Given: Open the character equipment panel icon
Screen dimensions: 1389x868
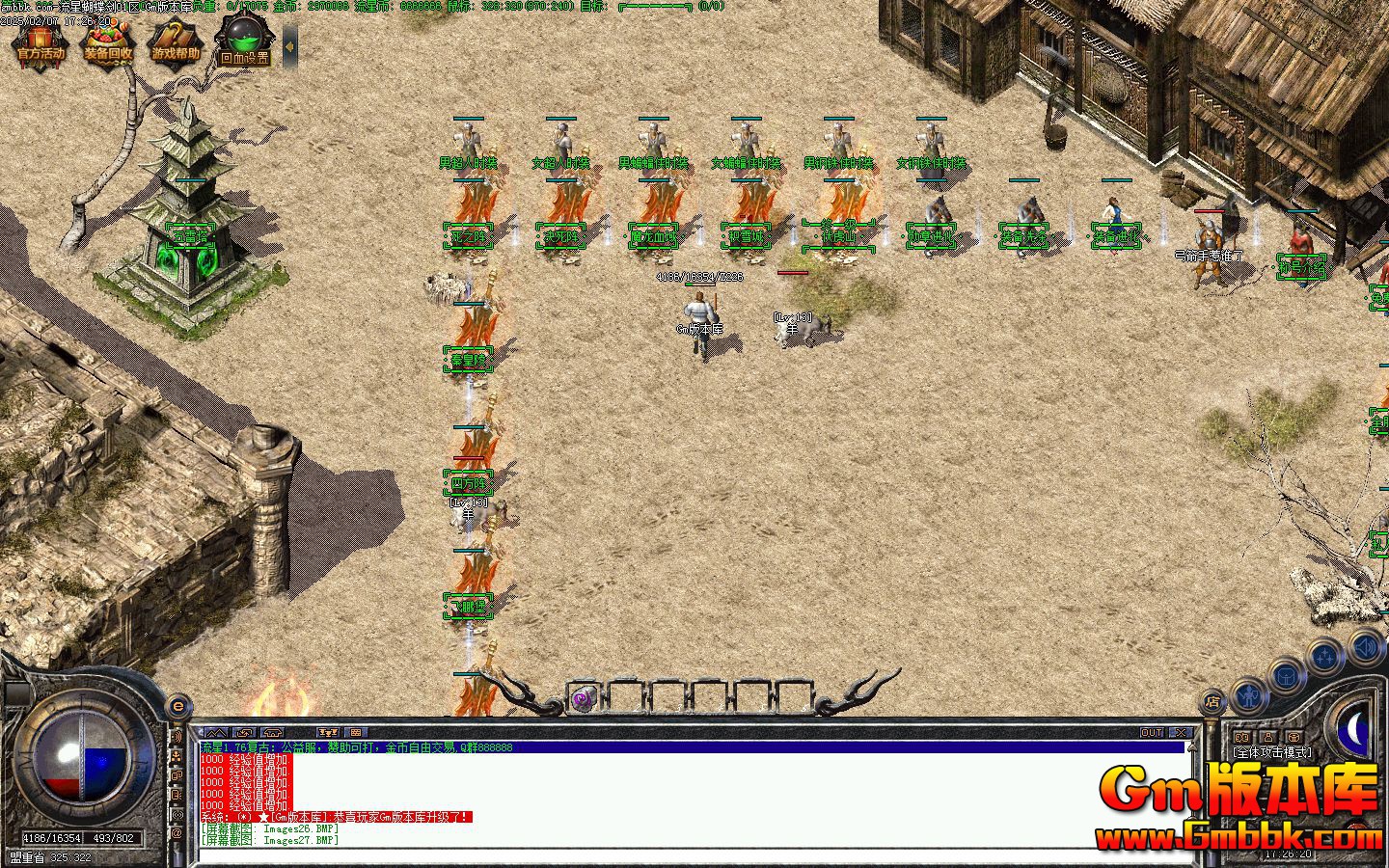Looking at the screenshot, I should coord(1249,692).
